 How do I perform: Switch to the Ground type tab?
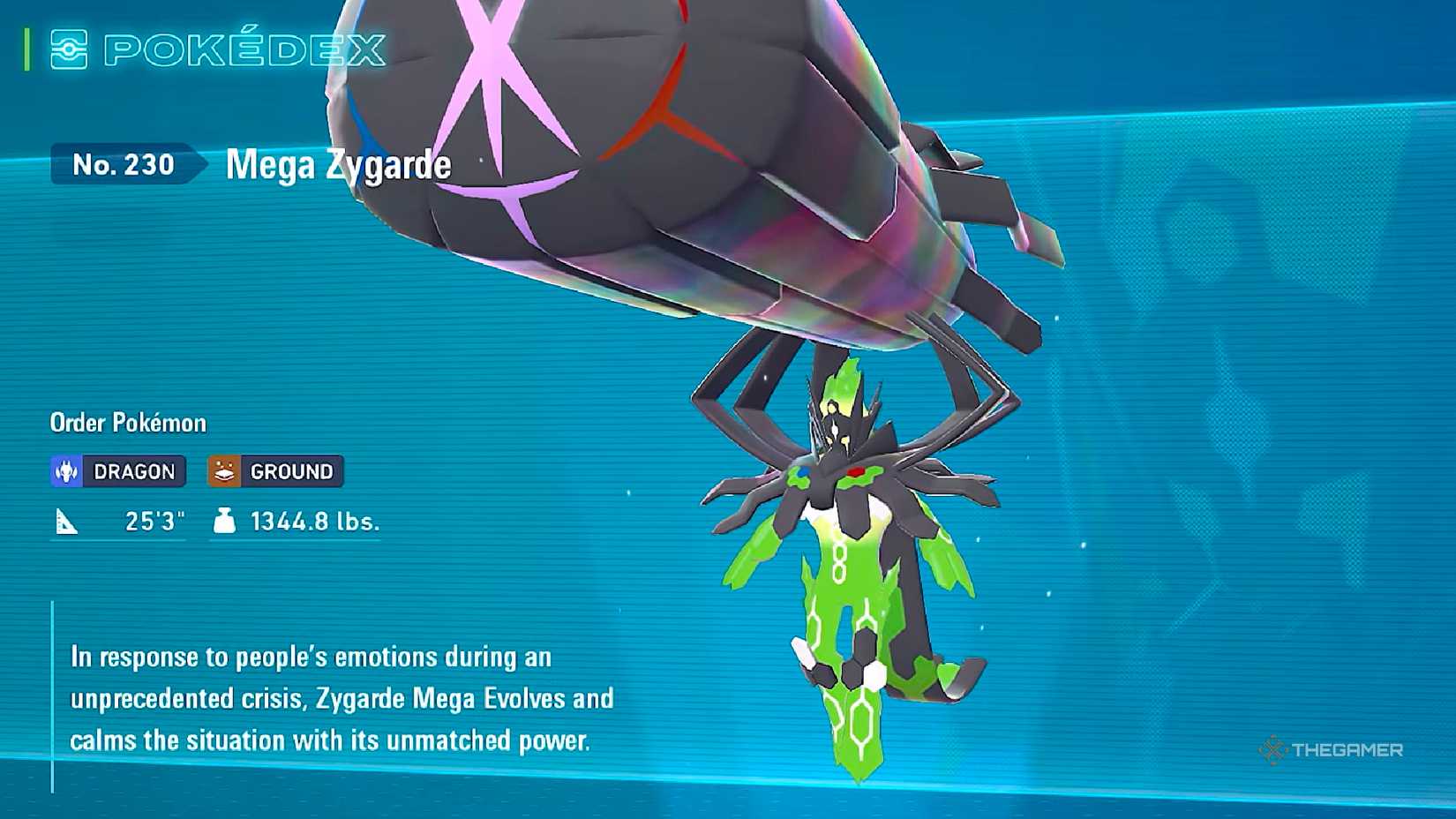tap(274, 471)
